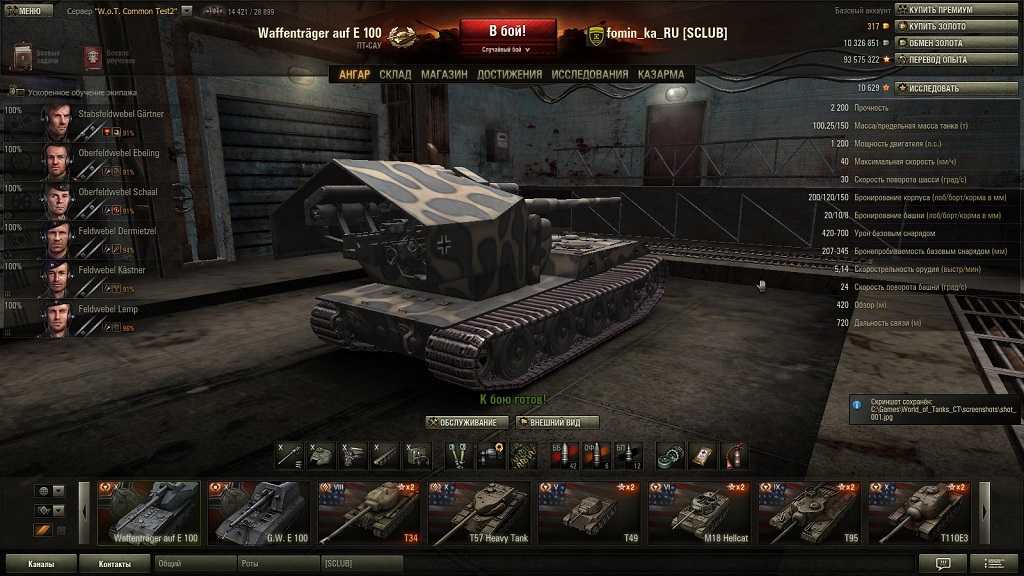Screen dimensions: 1024x576
Task: Switch to the СКЛАД tab
Action: (395, 74)
